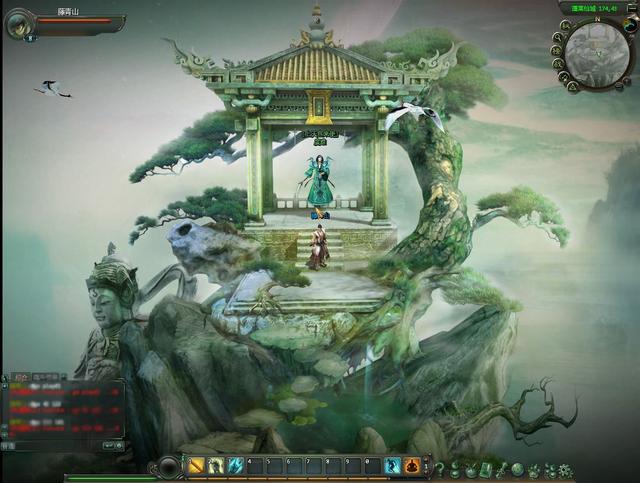
Task: Use the orange flame skill slot
Action: (412, 466)
